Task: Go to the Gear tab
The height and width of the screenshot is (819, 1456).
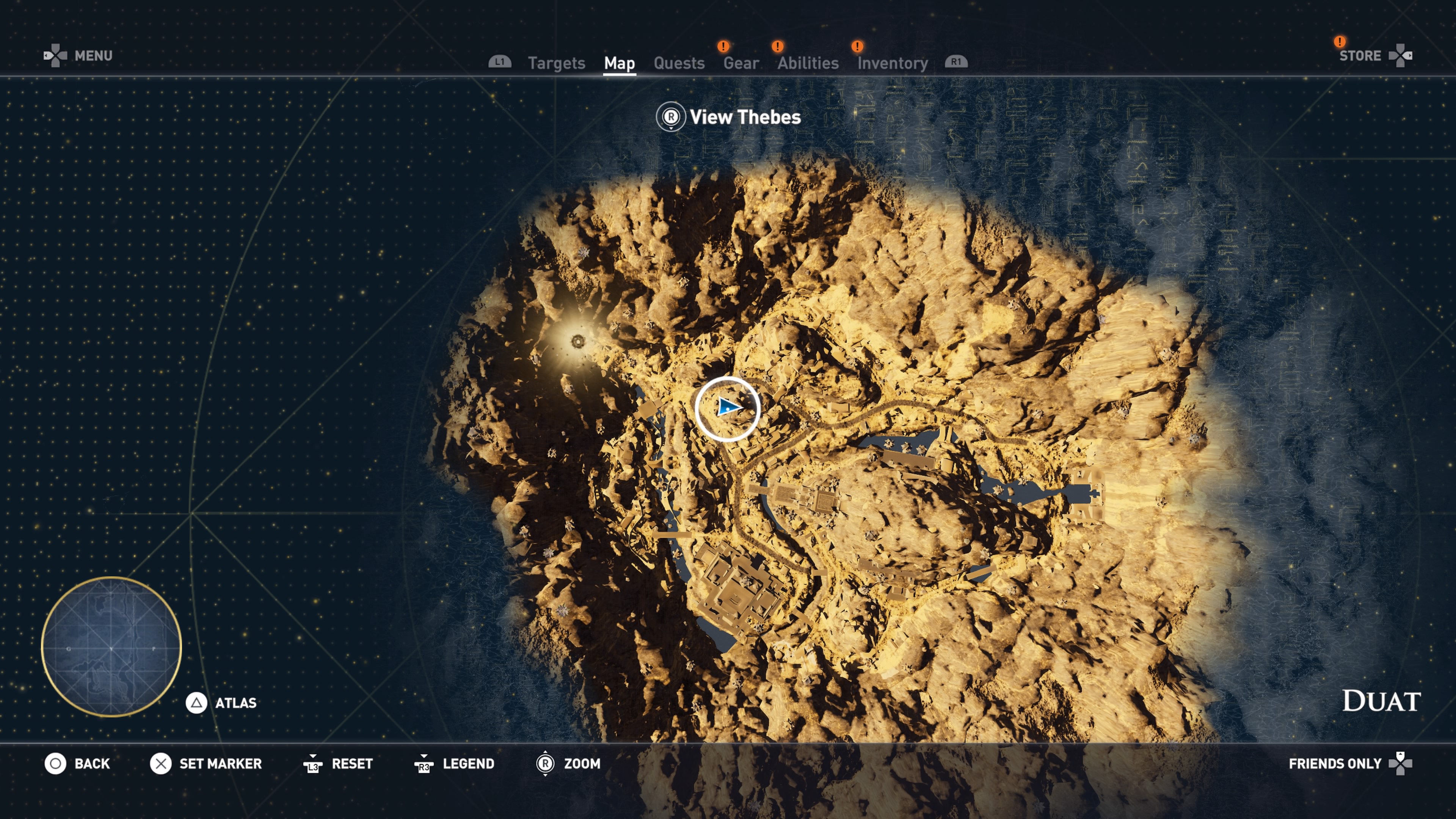Action: [x=741, y=63]
